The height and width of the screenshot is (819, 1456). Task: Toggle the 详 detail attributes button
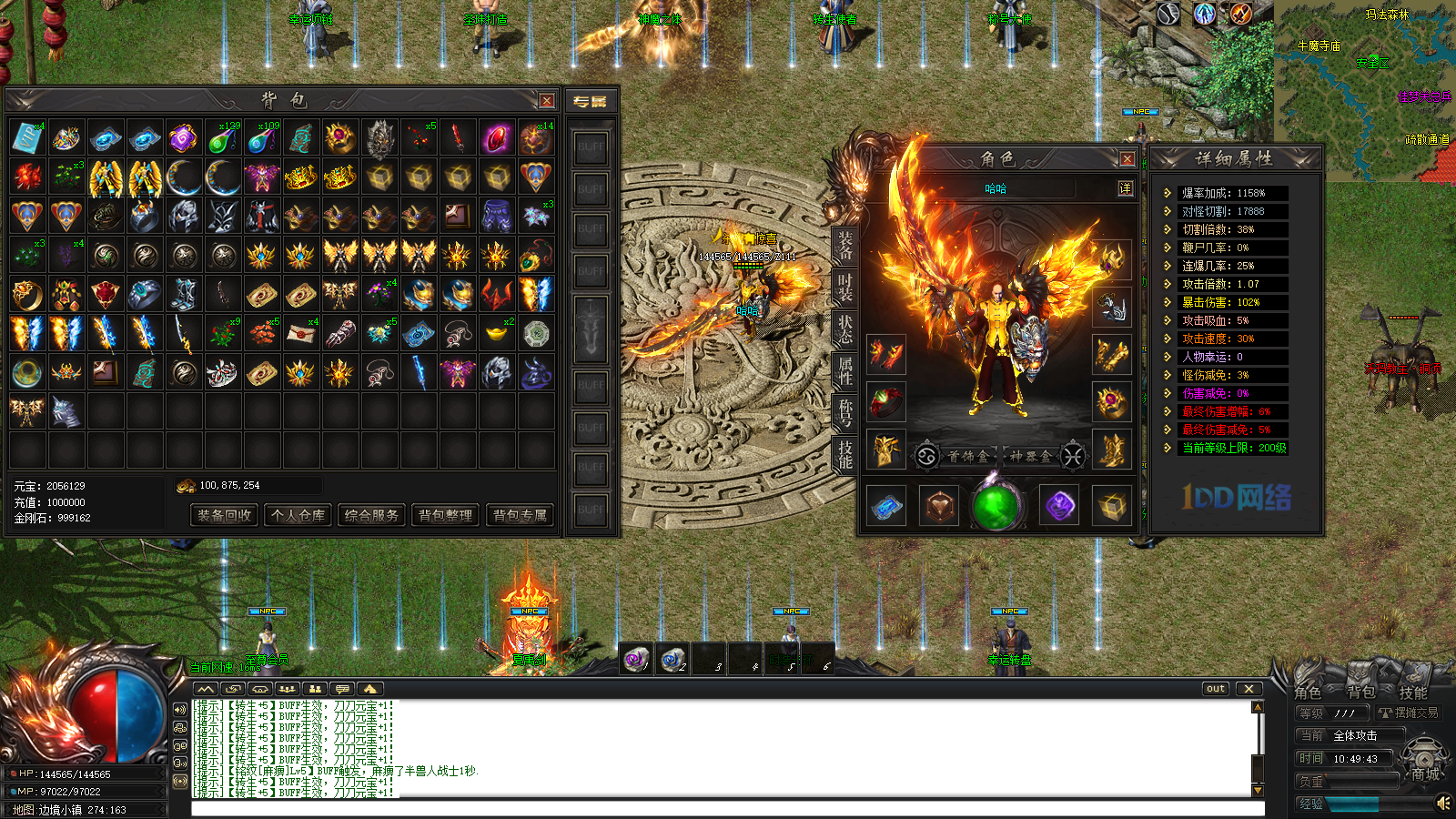coord(1126,188)
